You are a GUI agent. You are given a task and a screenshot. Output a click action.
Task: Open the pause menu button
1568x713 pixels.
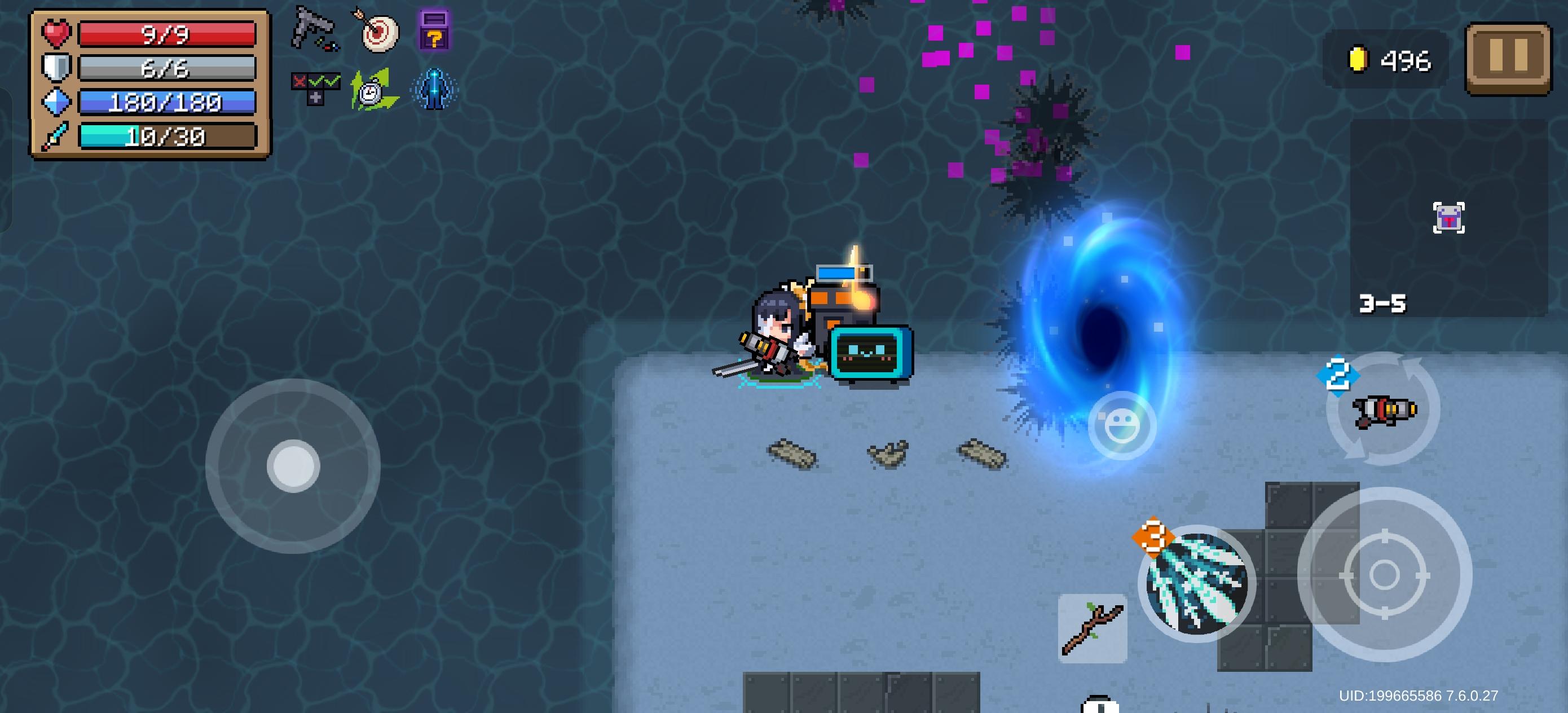coord(1512,58)
